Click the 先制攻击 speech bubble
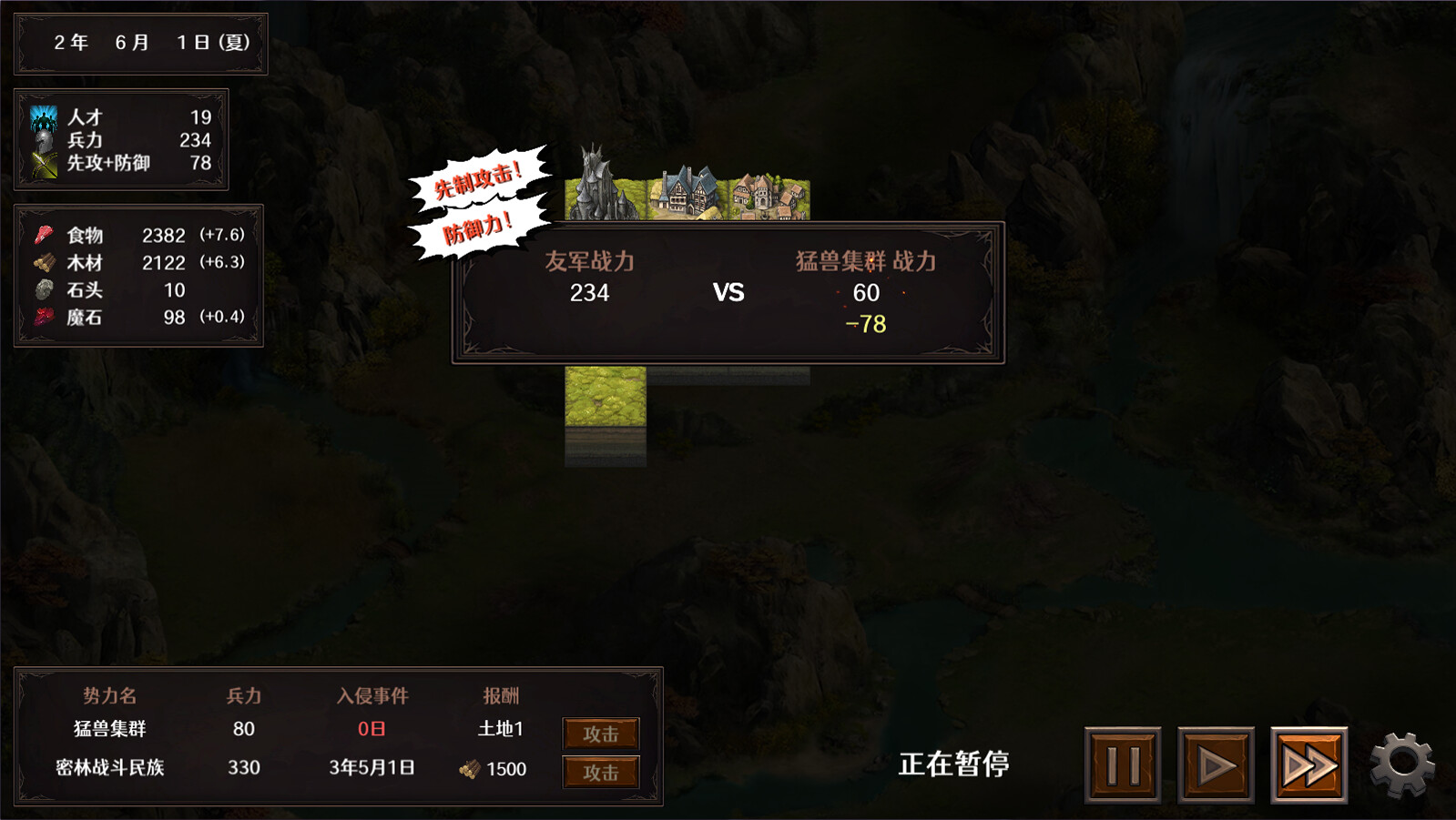The image size is (1456, 820). tap(477, 180)
